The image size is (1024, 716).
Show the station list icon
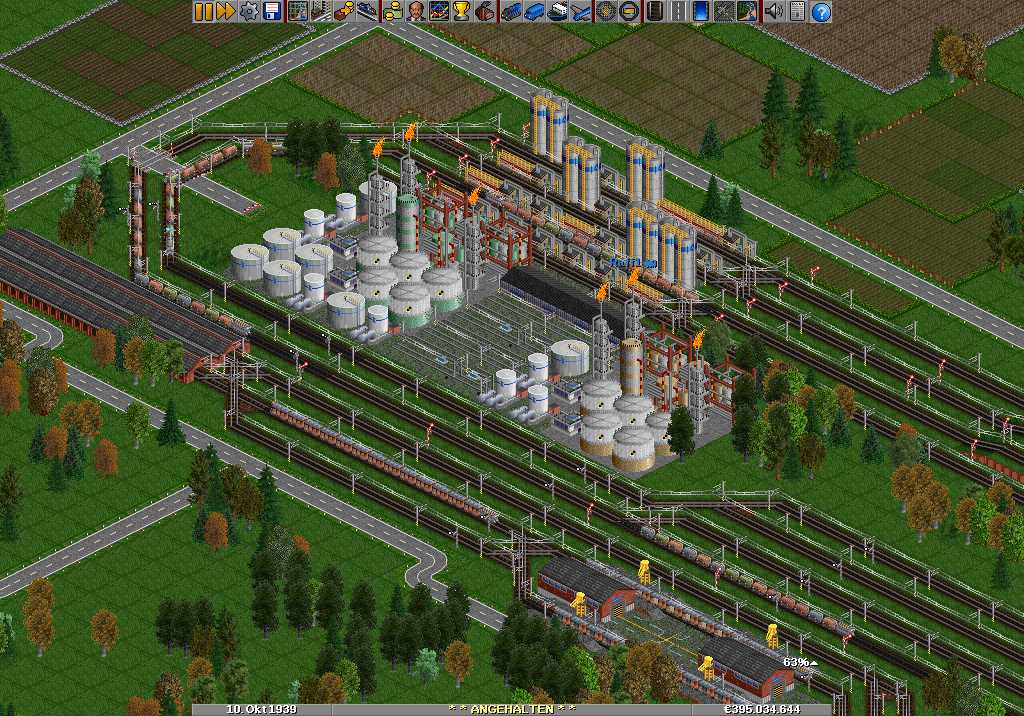point(368,12)
